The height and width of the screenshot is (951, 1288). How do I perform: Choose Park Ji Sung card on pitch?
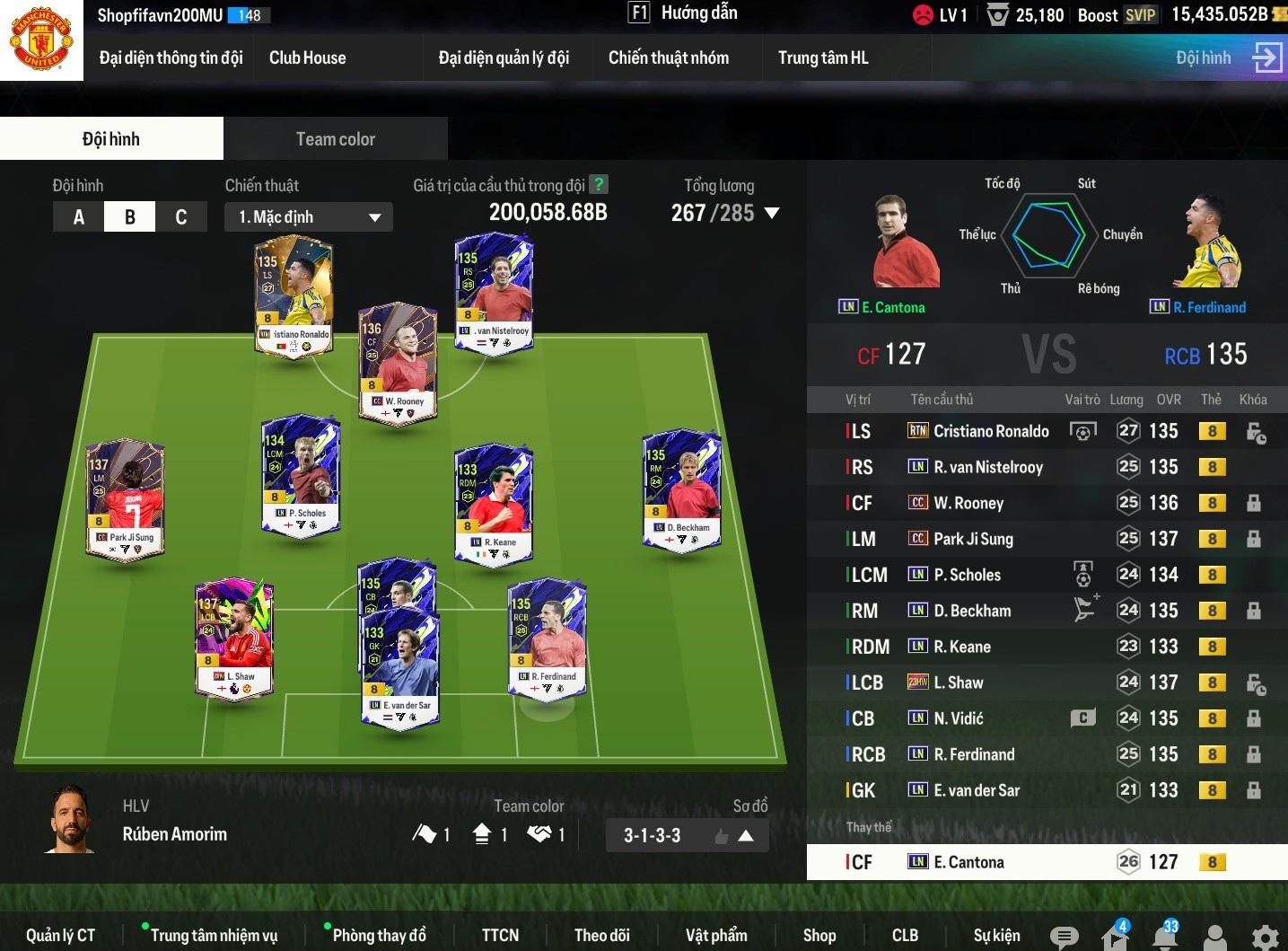[x=125, y=498]
